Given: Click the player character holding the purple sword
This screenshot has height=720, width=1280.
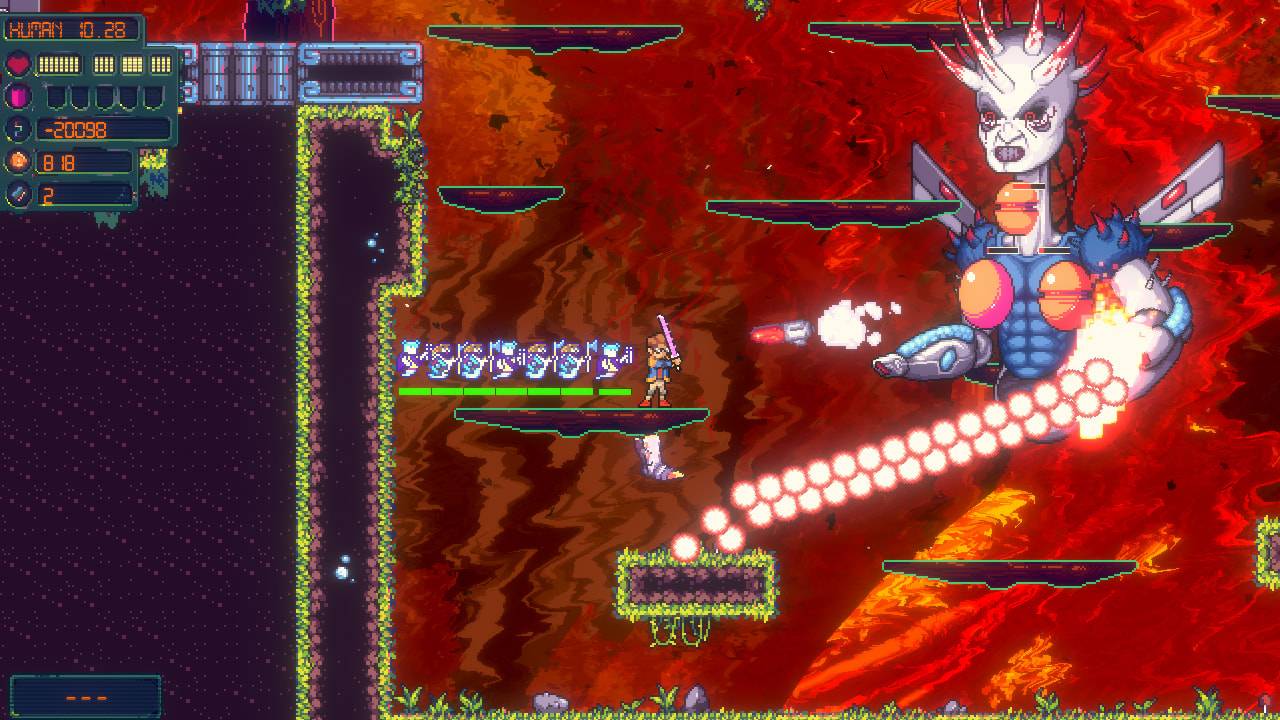Looking at the screenshot, I should click(x=655, y=370).
